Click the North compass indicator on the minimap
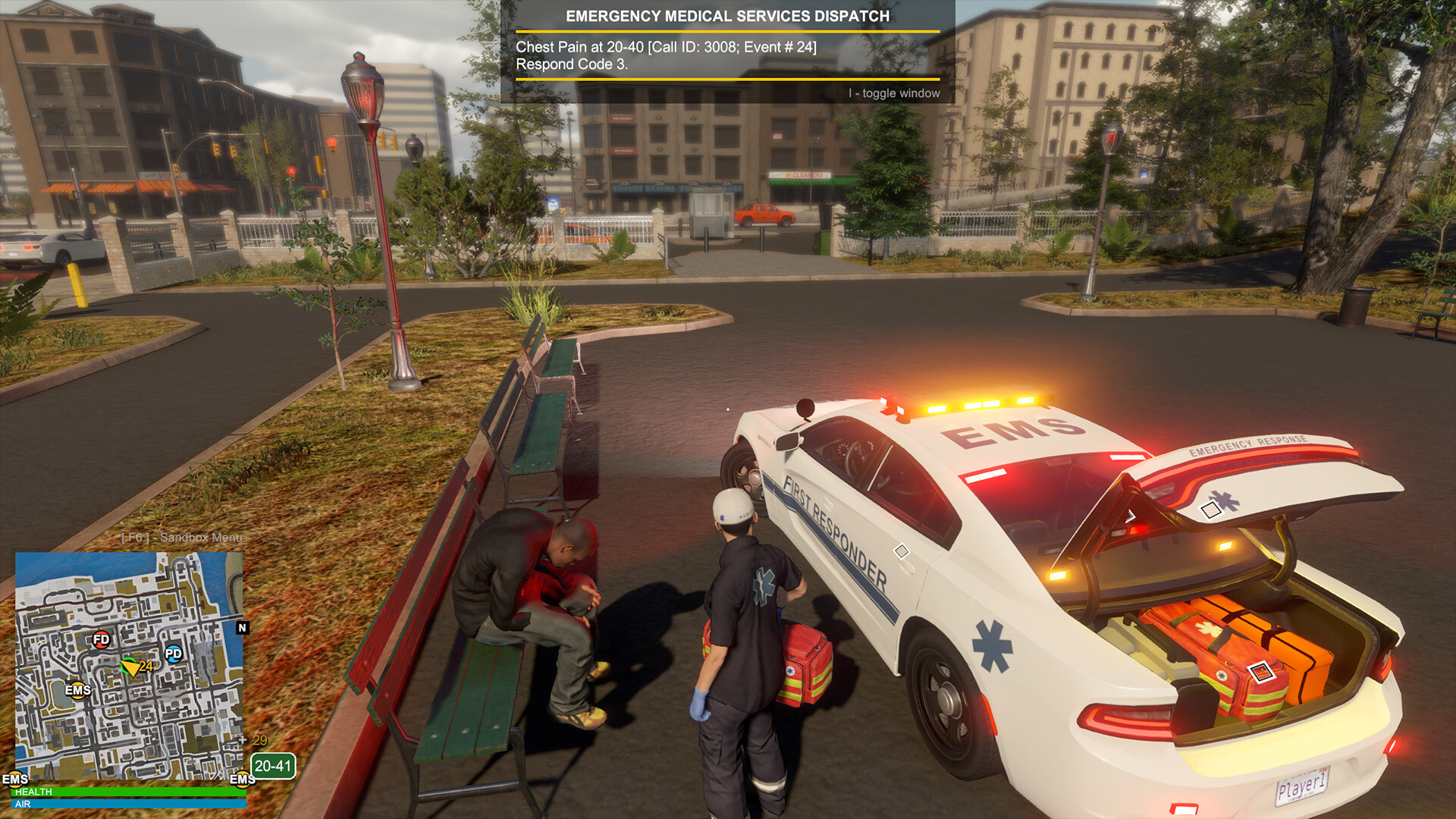The width and height of the screenshot is (1456, 819). (x=242, y=628)
